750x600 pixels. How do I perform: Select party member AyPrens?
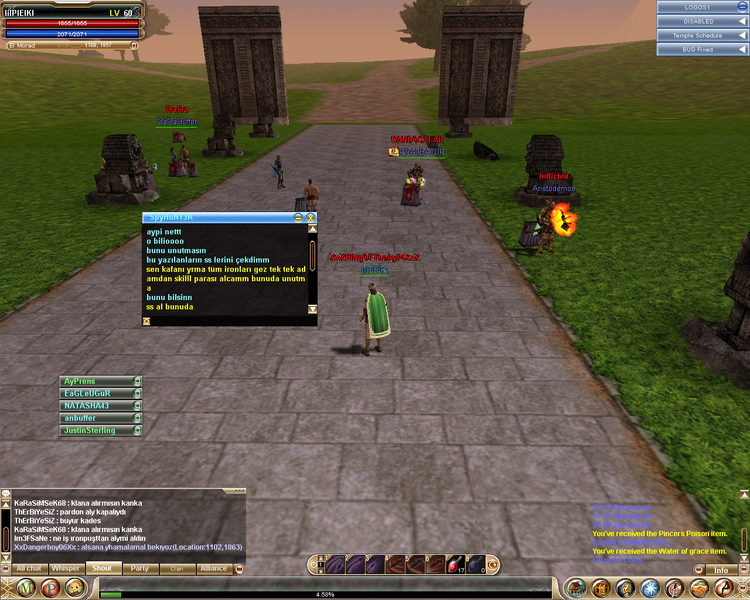(x=96, y=381)
